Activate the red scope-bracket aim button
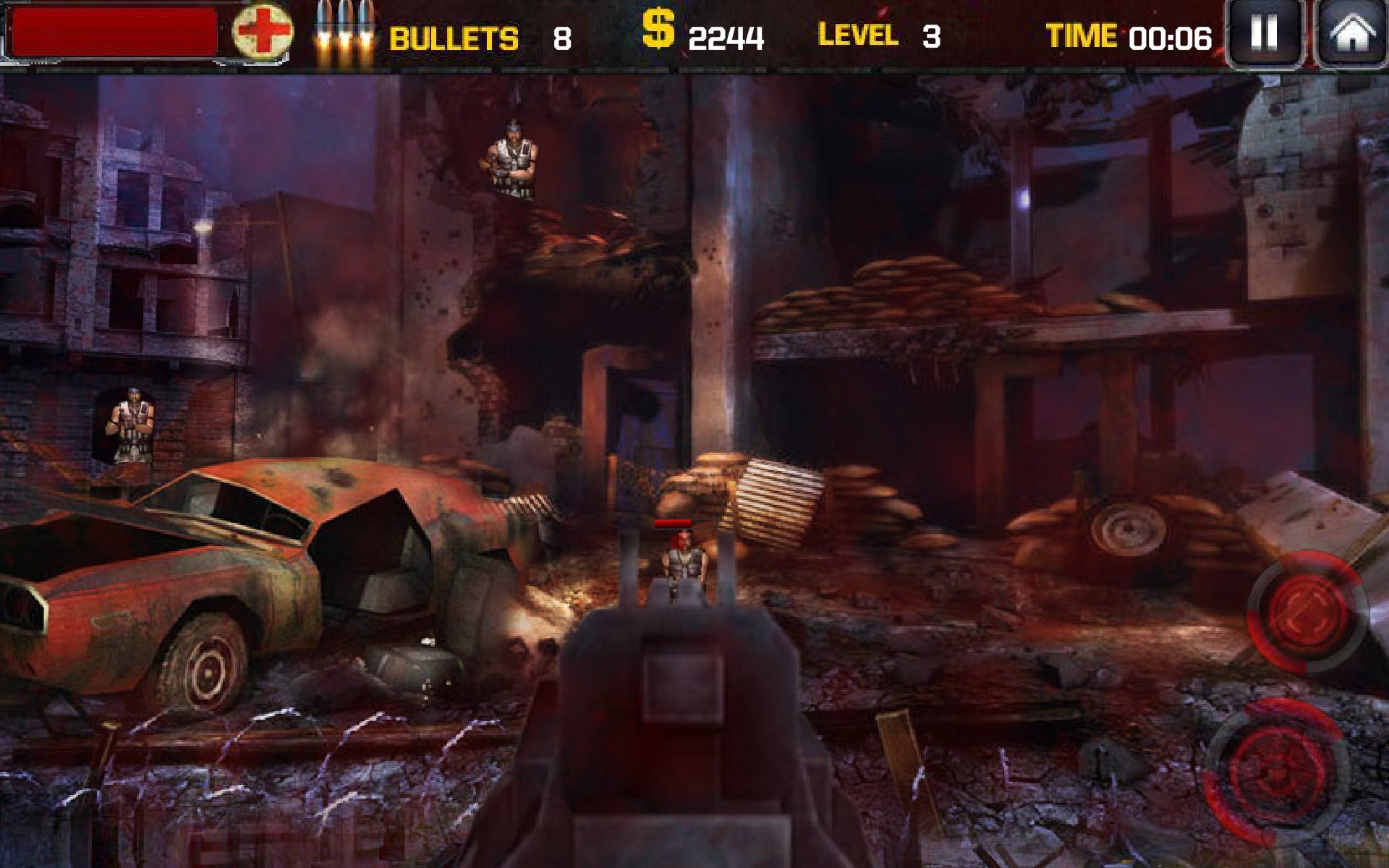Image resolution: width=1389 pixels, height=868 pixels. click(x=1307, y=612)
